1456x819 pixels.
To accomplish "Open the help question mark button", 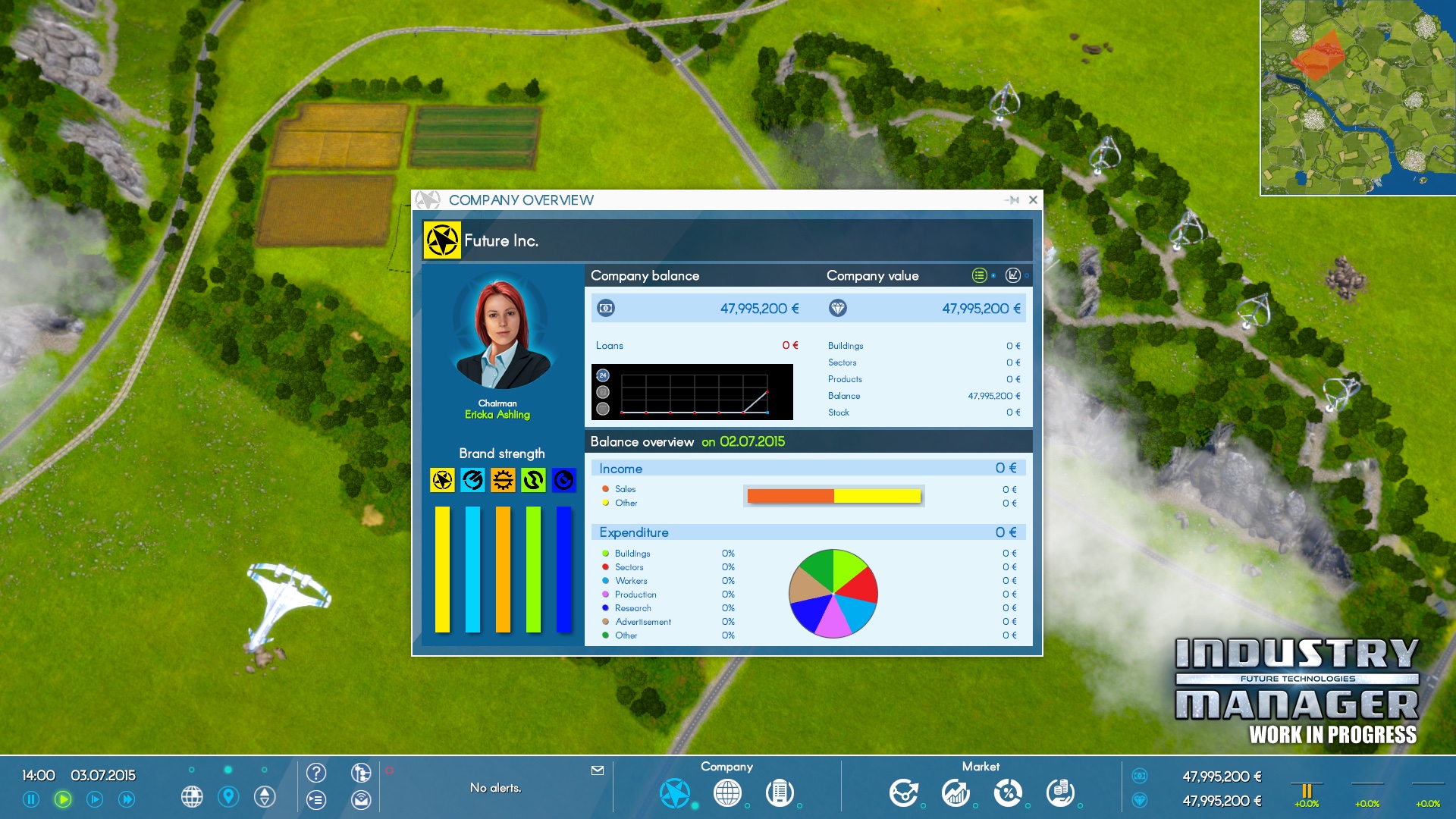I will [x=316, y=773].
